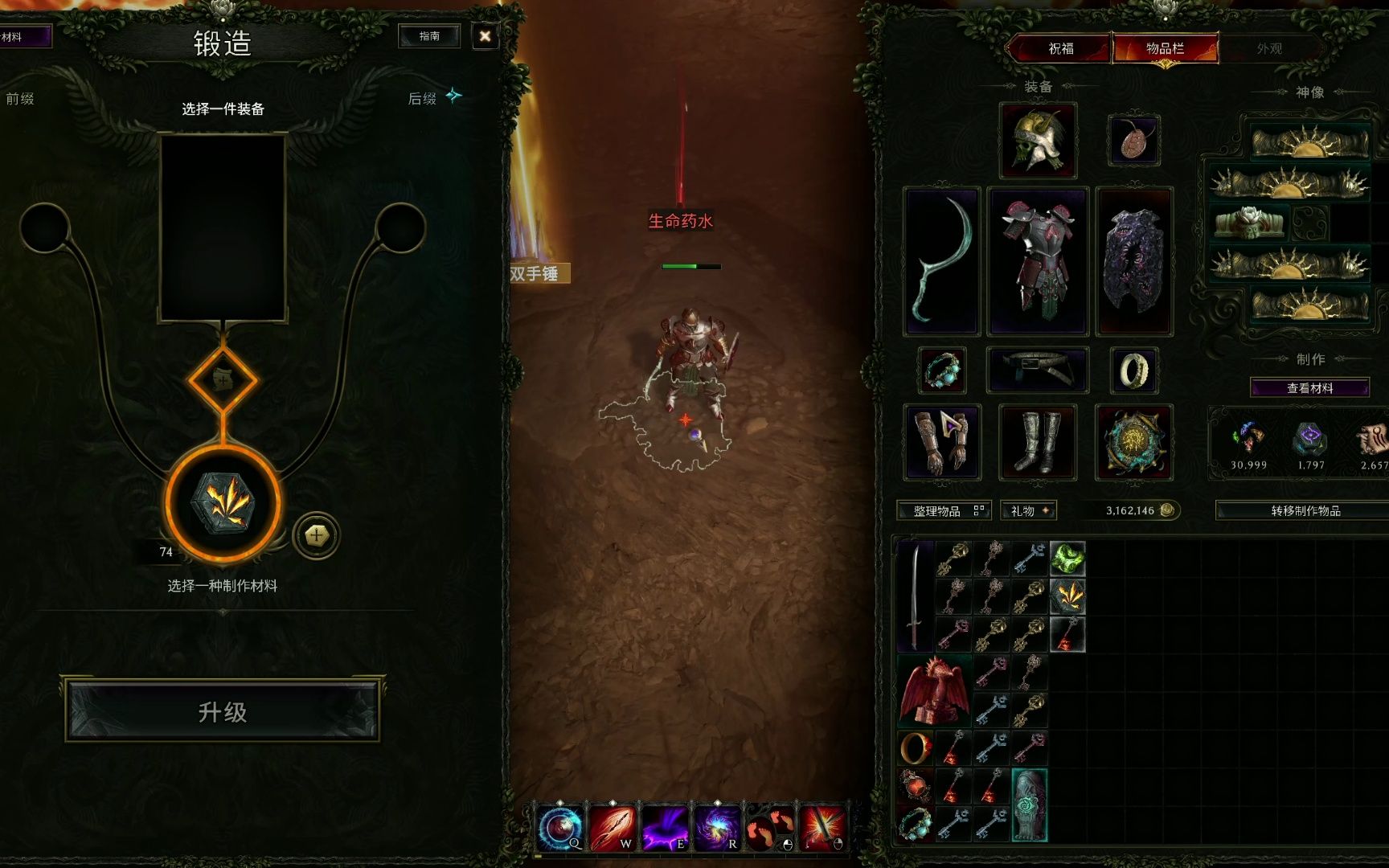Close the forging panel

click(x=485, y=36)
